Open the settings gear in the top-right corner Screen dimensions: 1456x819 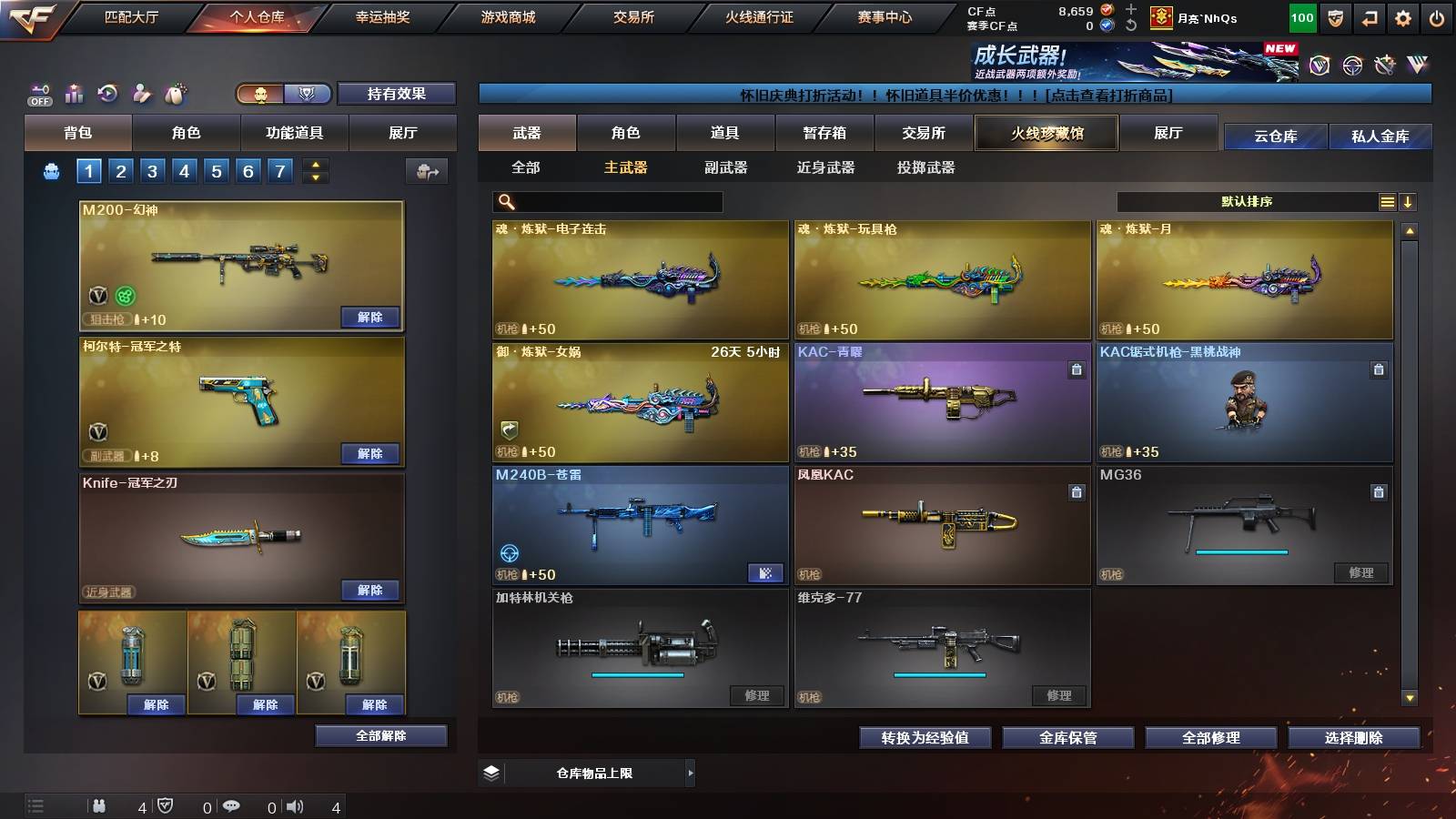tap(1401, 15)
